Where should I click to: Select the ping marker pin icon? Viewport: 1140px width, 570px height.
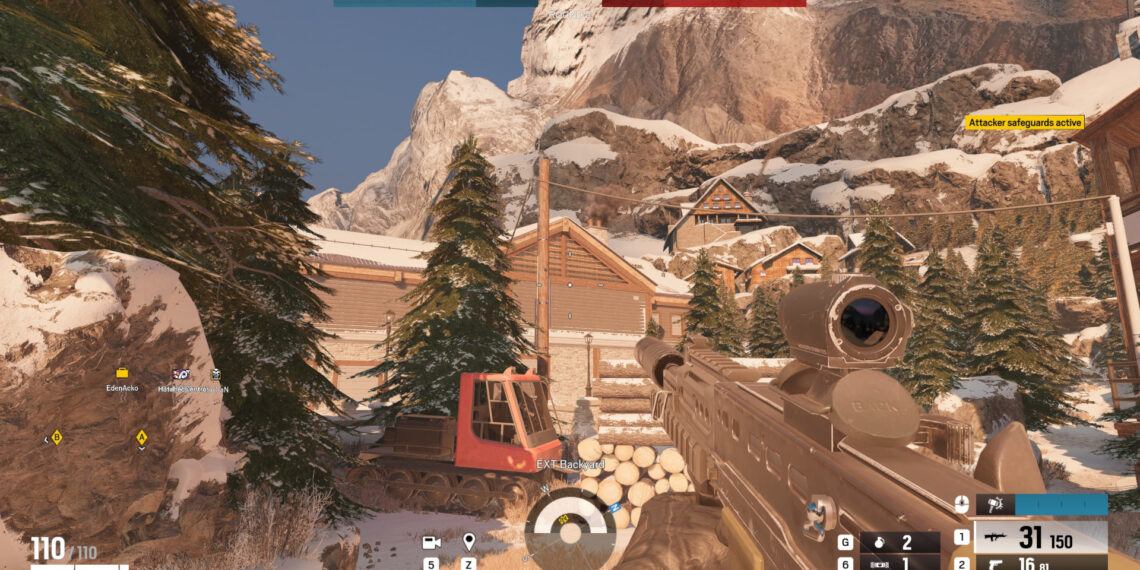pos(469,543)
